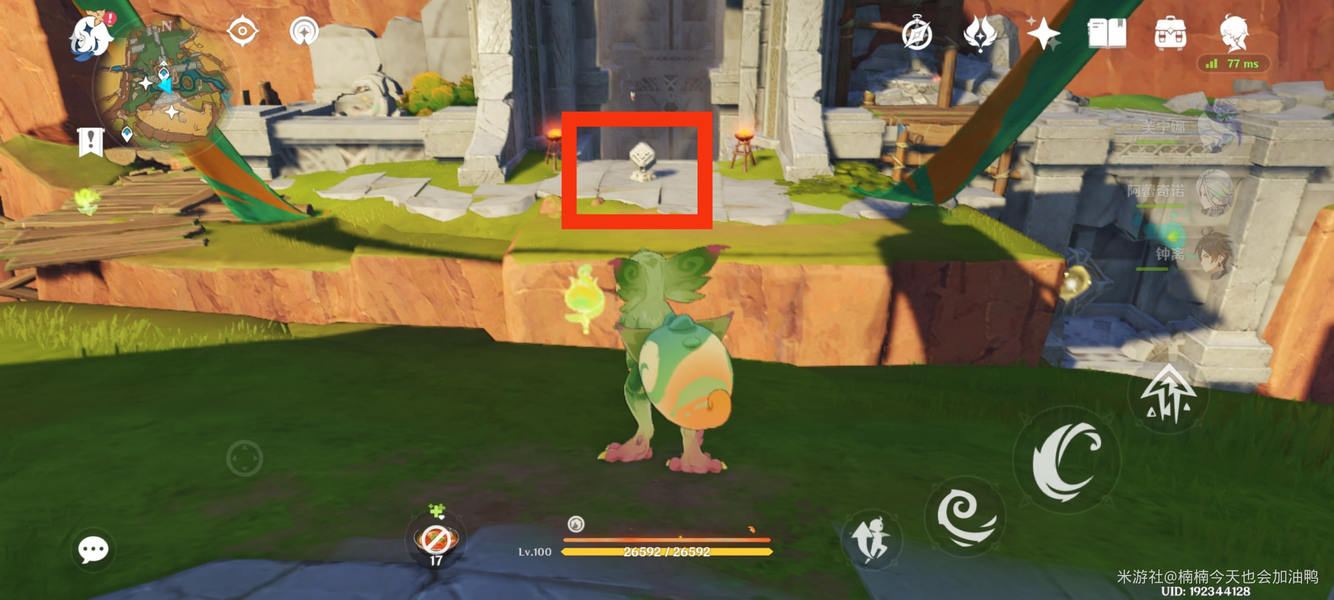Image resolution: width=1334 pixels, height=600 pixels.
Task: Open the Wish four-pointed star icon
Action: 1043,34
